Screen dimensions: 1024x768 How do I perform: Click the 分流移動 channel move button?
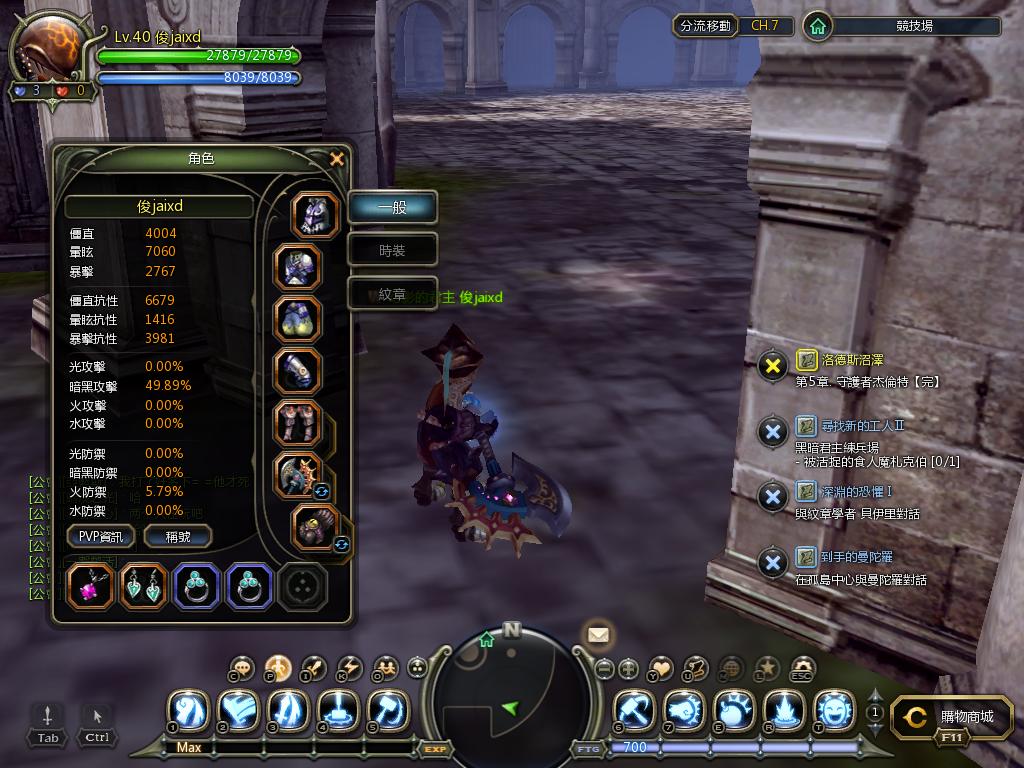[706, 25]
